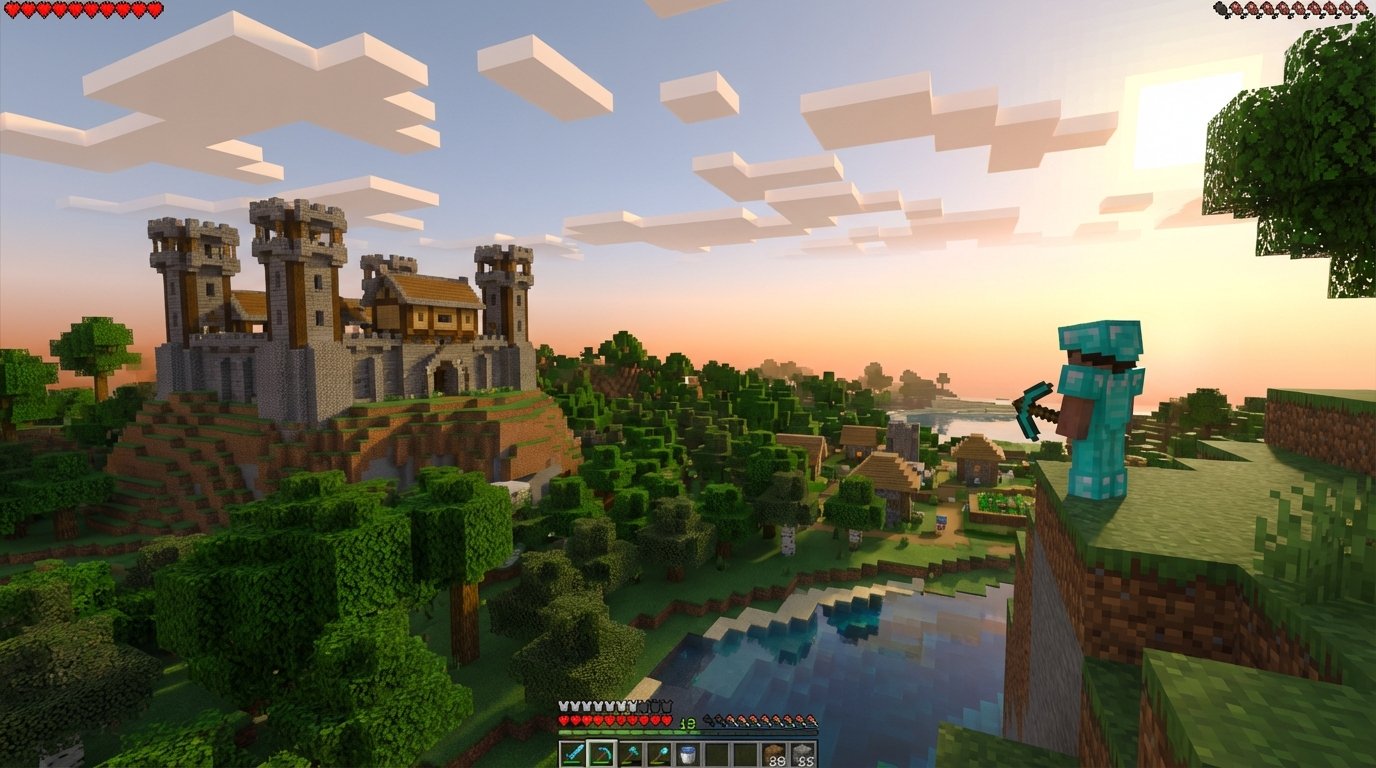
Task: Click the experience level number 19
Action: (x=686, y=722)
